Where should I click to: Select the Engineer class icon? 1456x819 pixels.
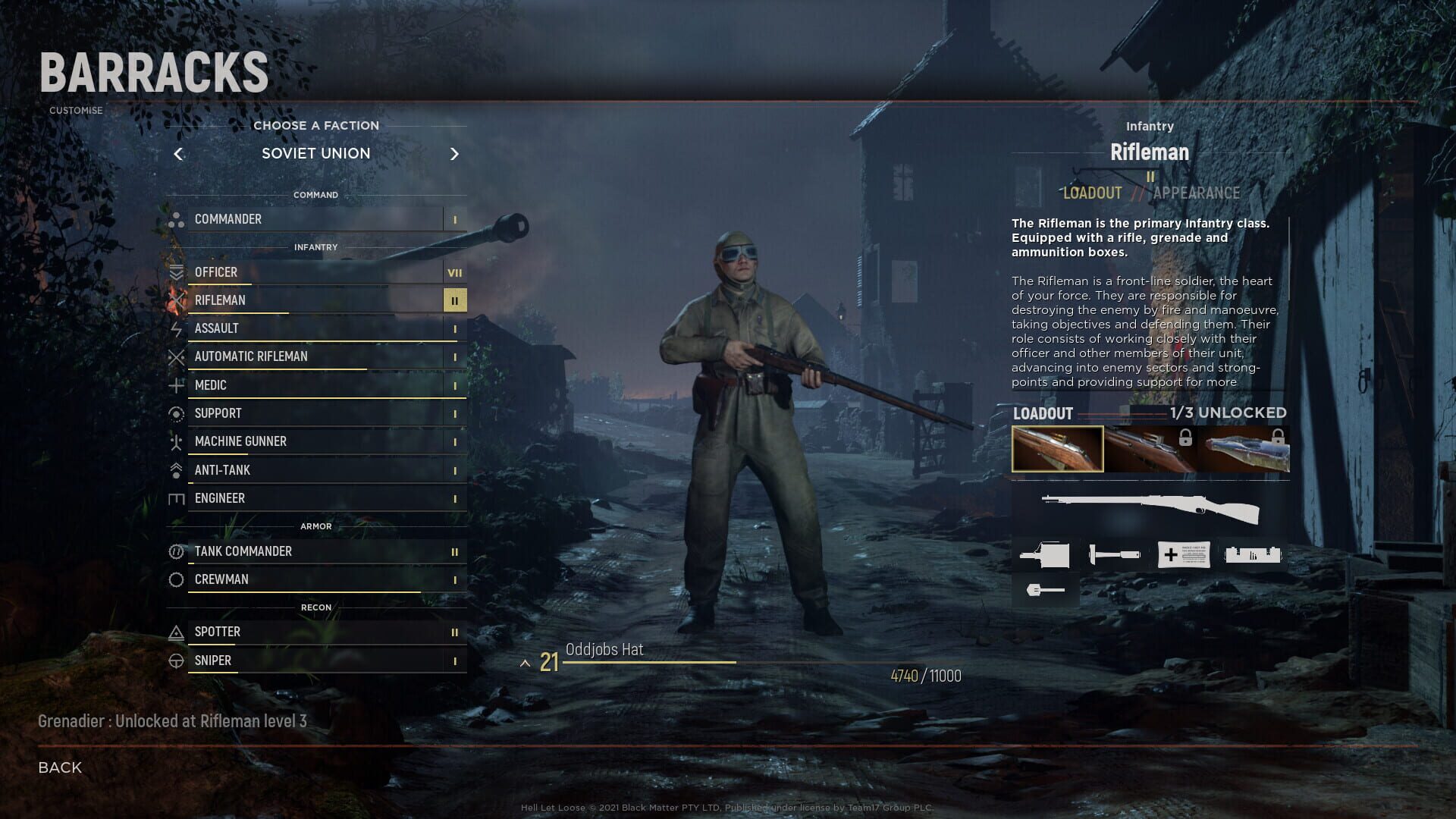pos(177,498)
